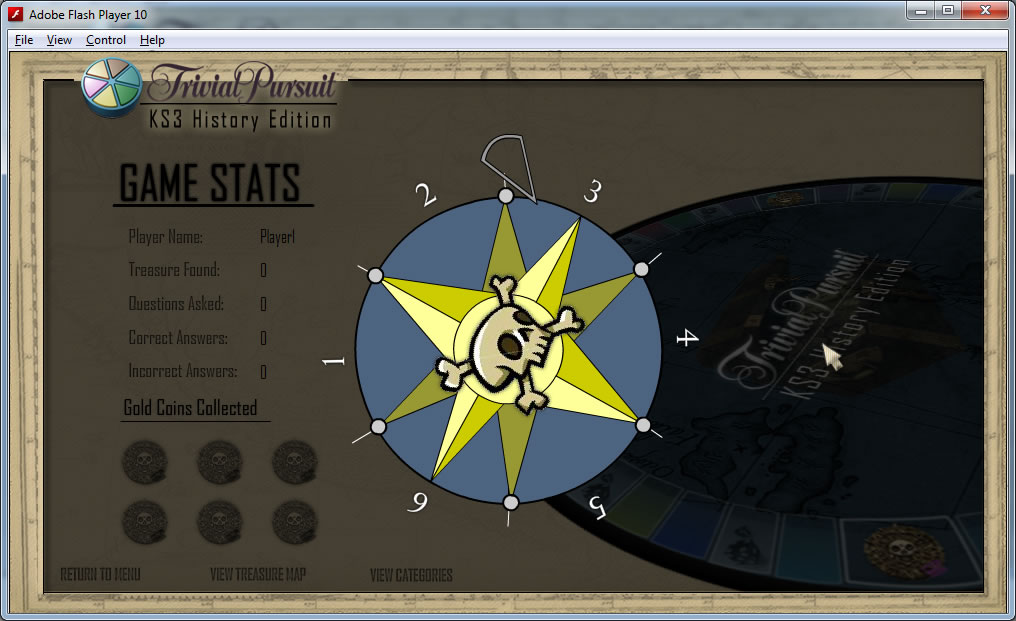Click Return To Menu

click(x=100, y=575)
